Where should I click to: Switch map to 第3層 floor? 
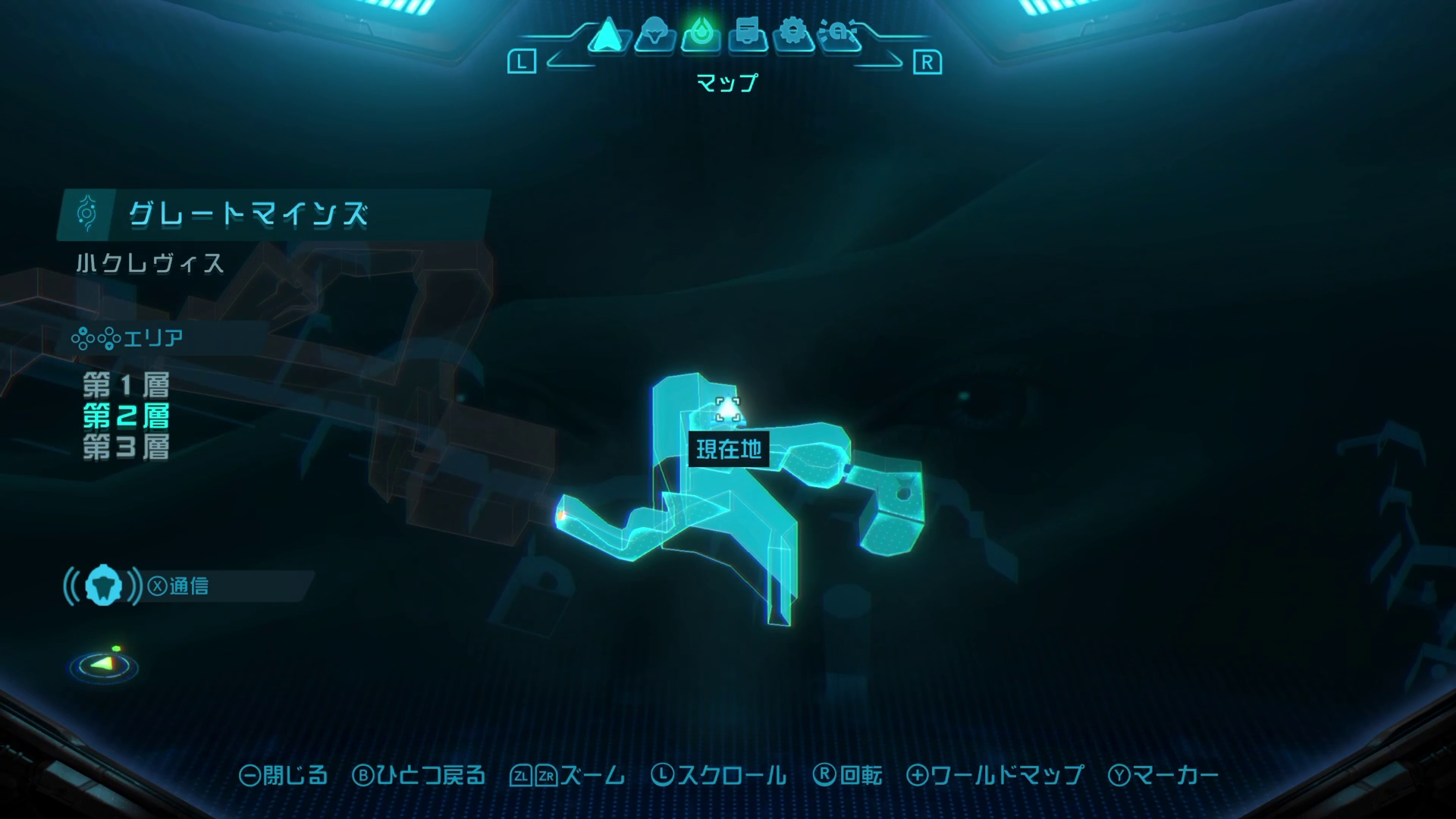(x=126, y=447)
